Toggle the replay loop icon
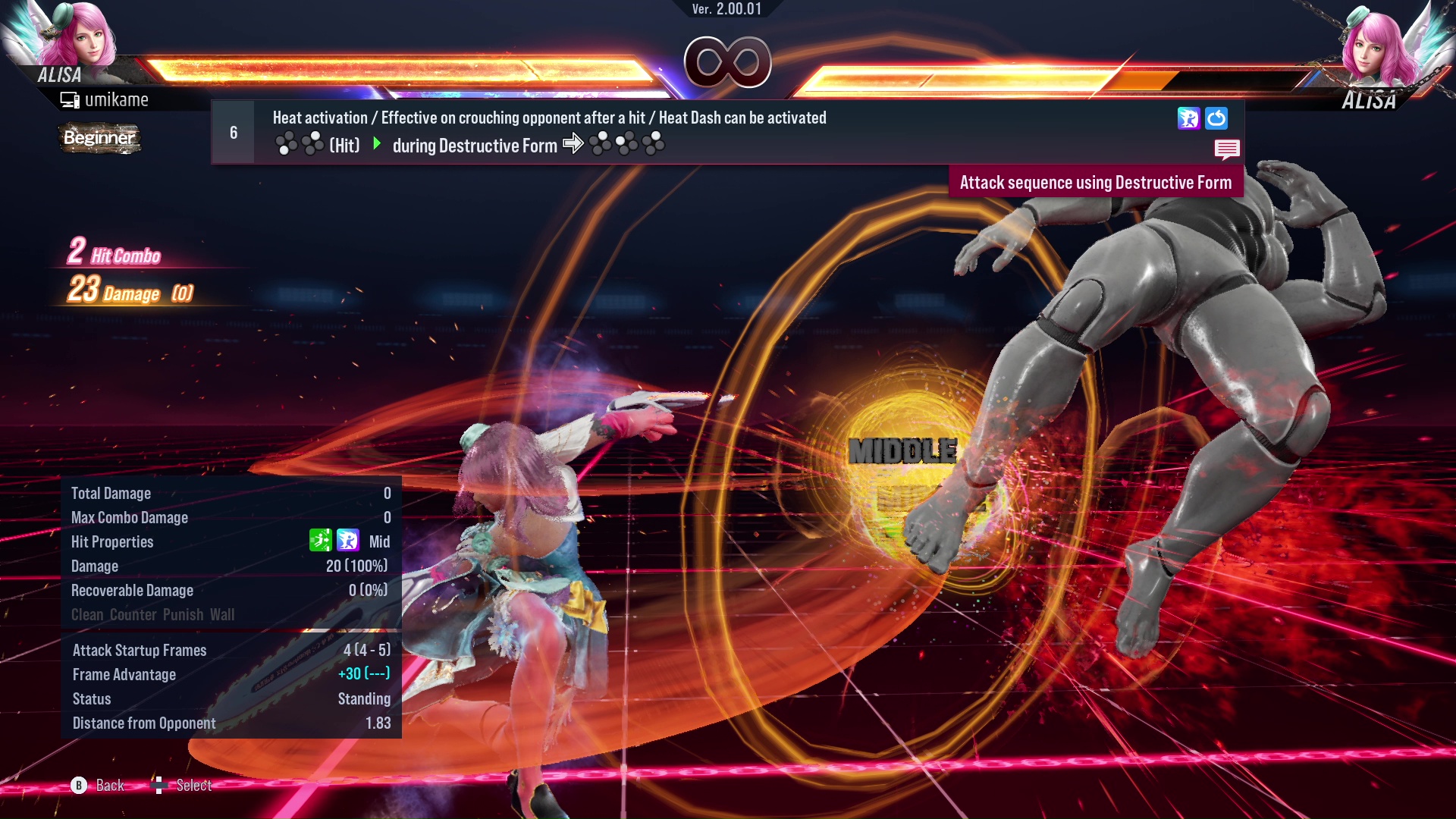Image resolution: width=1456 pixels, height=819 pixels. (1216, 118)
